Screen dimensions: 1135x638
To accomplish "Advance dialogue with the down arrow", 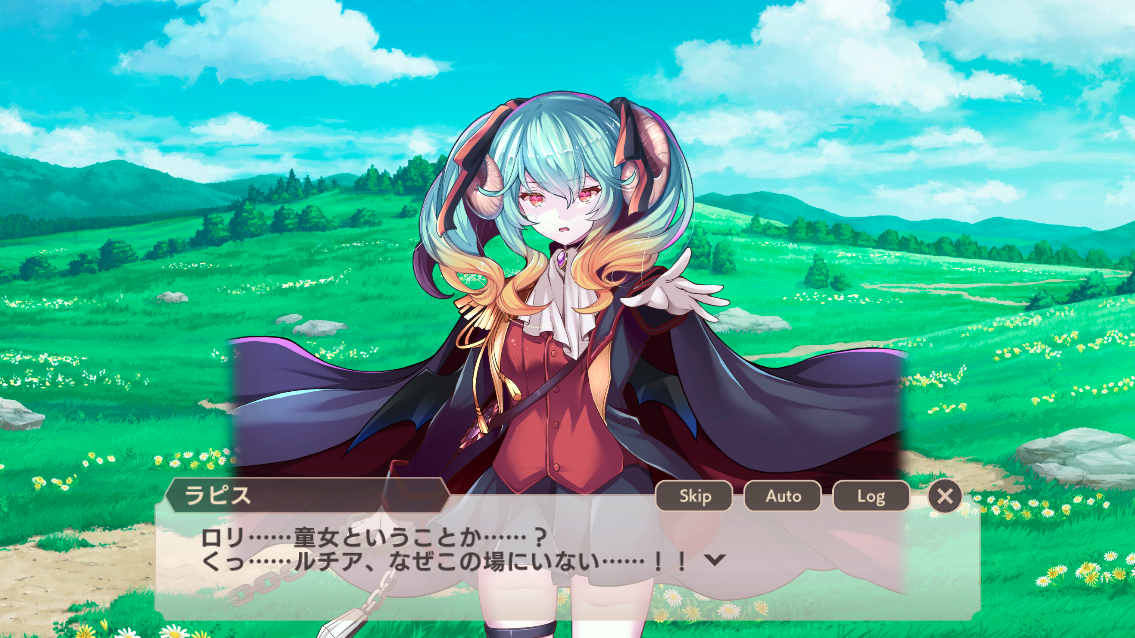I will (x=714, y=560).
